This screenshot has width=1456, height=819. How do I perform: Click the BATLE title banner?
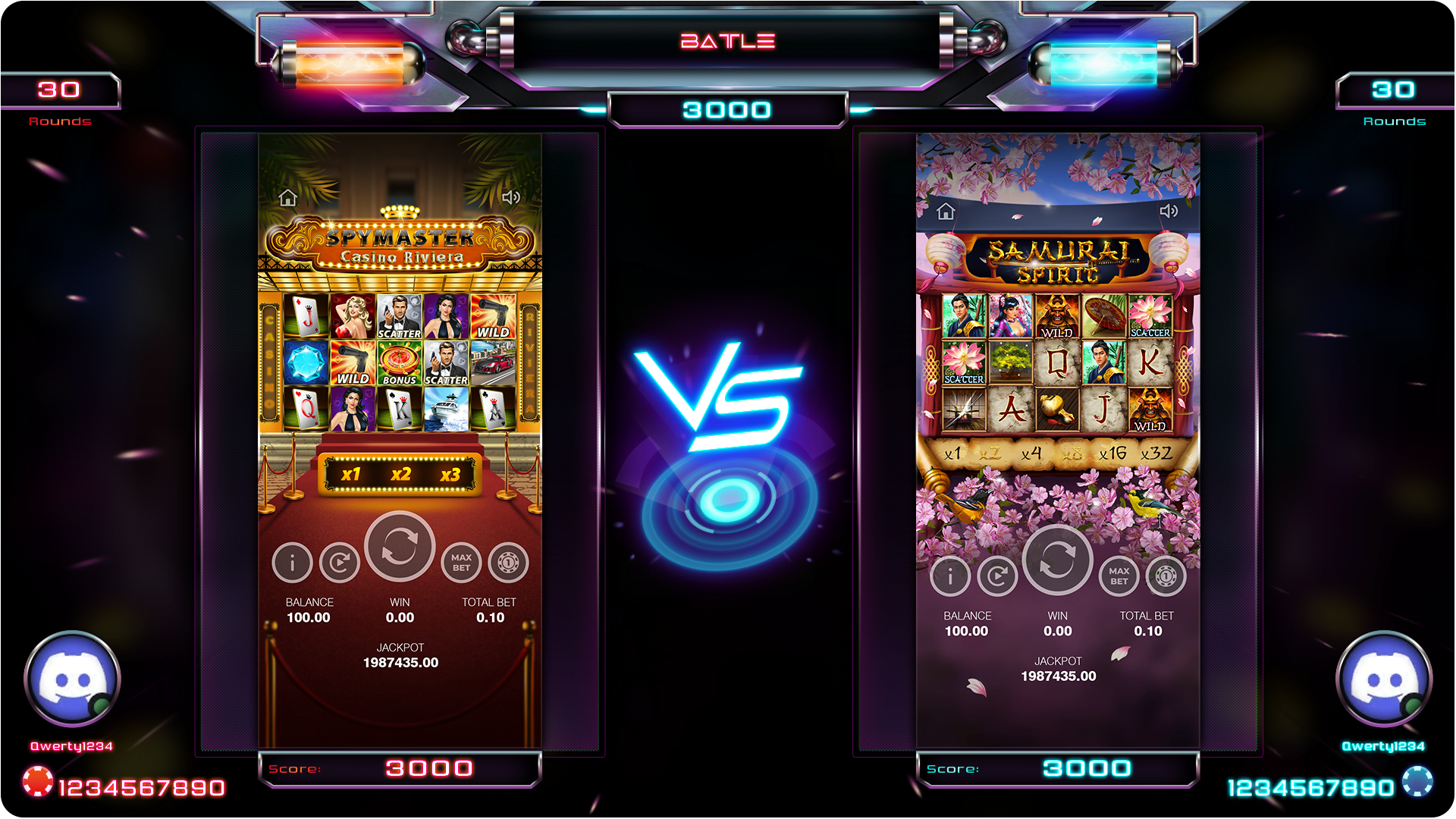pos(726,41)
